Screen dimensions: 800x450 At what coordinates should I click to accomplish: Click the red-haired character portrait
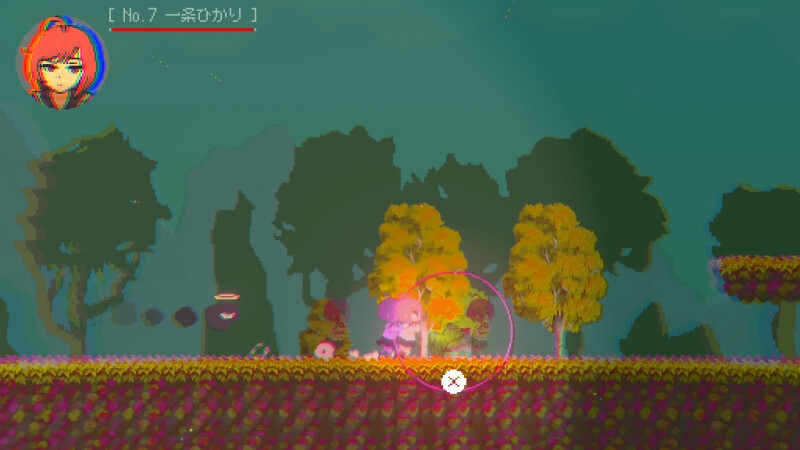coord(62,62)
